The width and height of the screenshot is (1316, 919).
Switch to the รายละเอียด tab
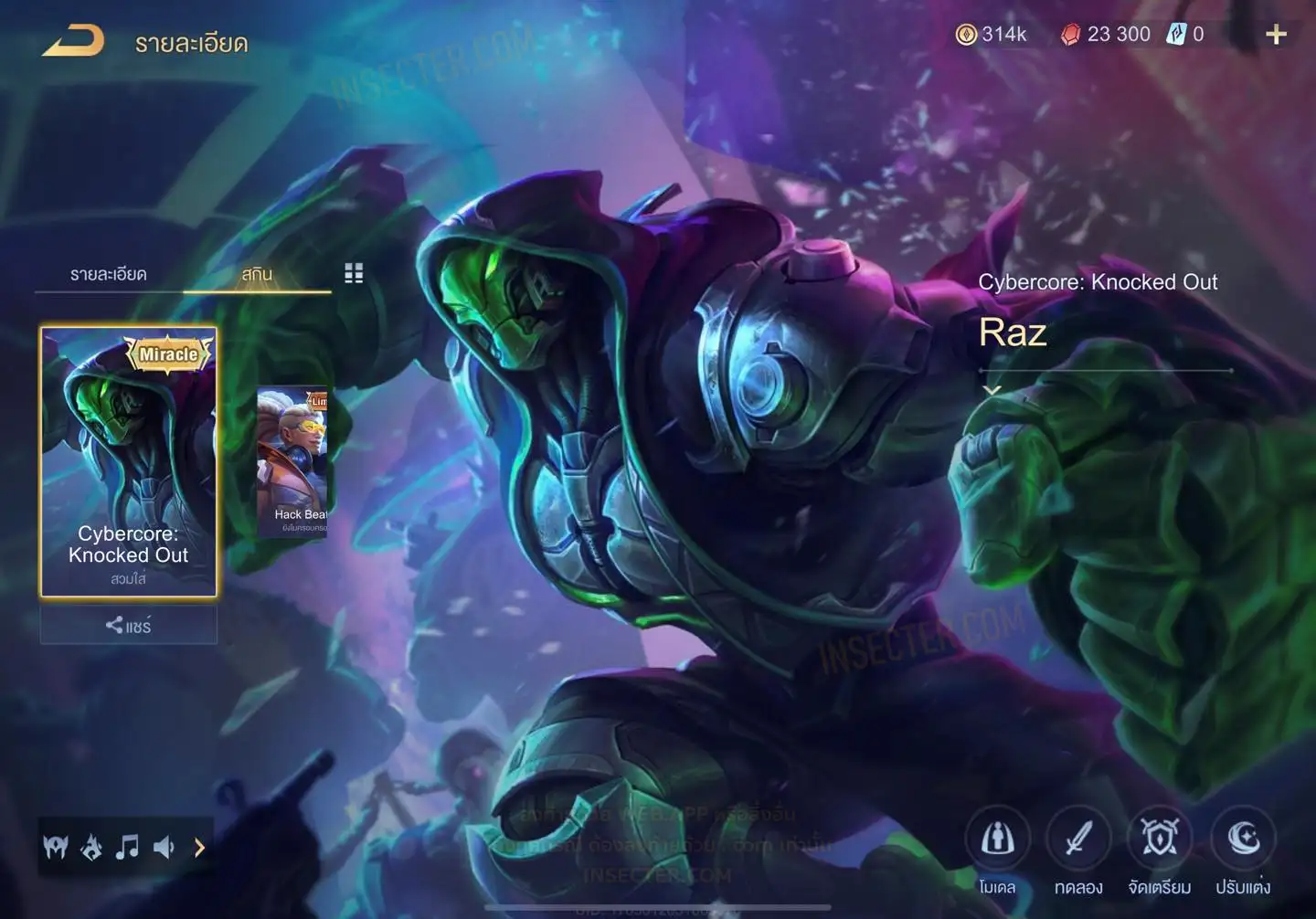(x=108, y=274)
